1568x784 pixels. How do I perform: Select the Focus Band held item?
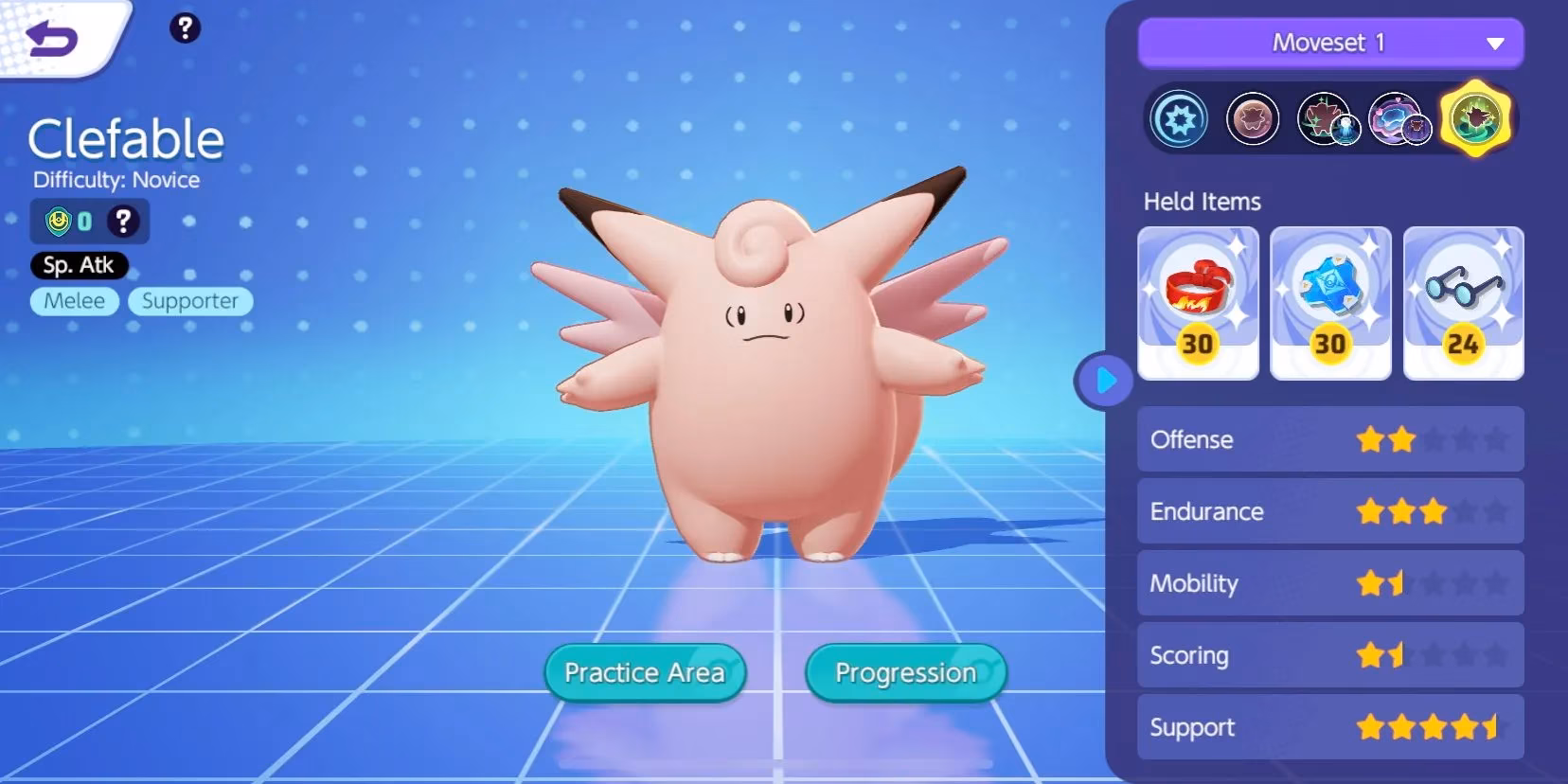pyautogui.click(x=1199, y=301)
